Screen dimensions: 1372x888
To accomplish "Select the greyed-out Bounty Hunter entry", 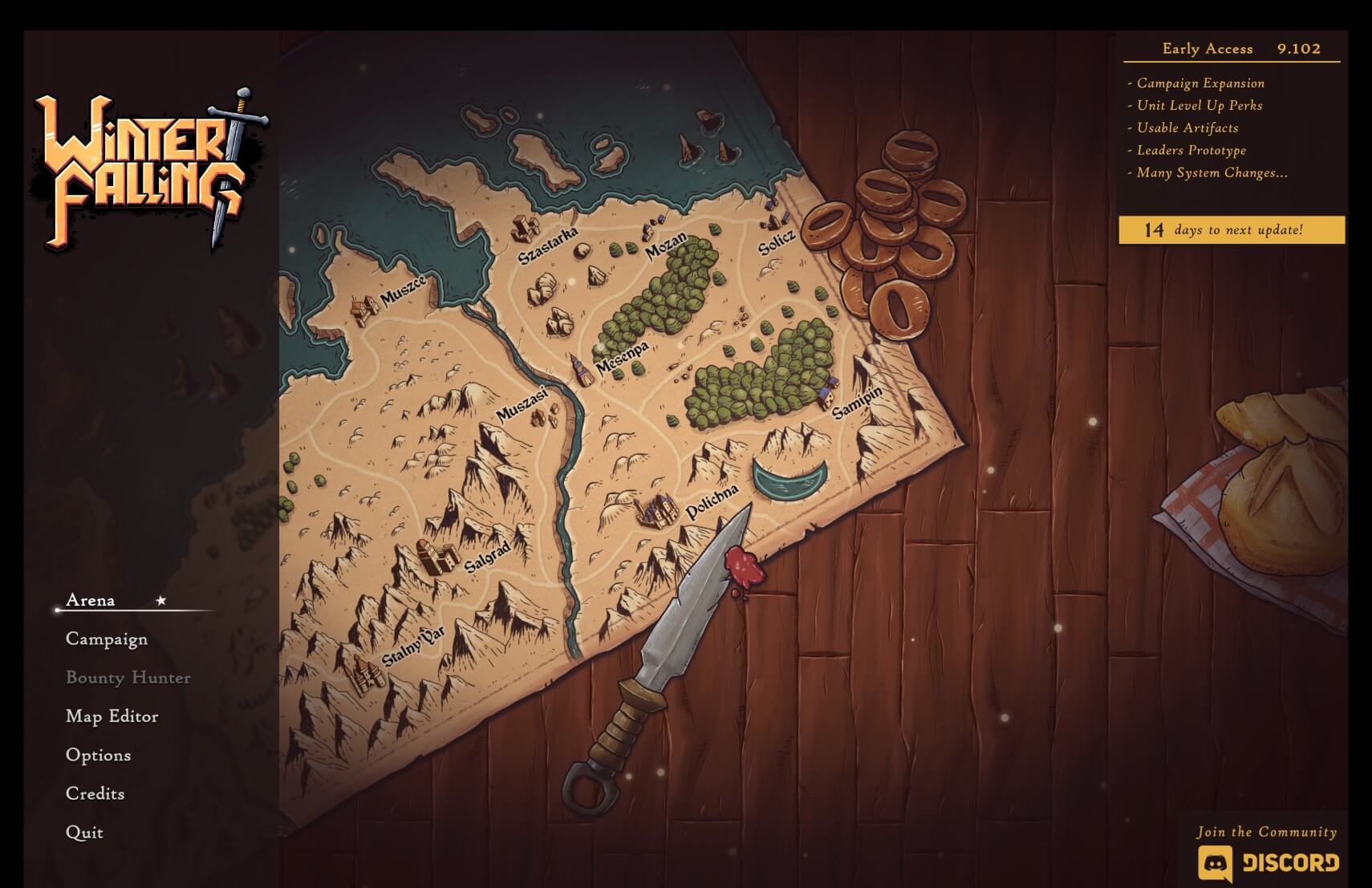I will [x=128, y=678].
